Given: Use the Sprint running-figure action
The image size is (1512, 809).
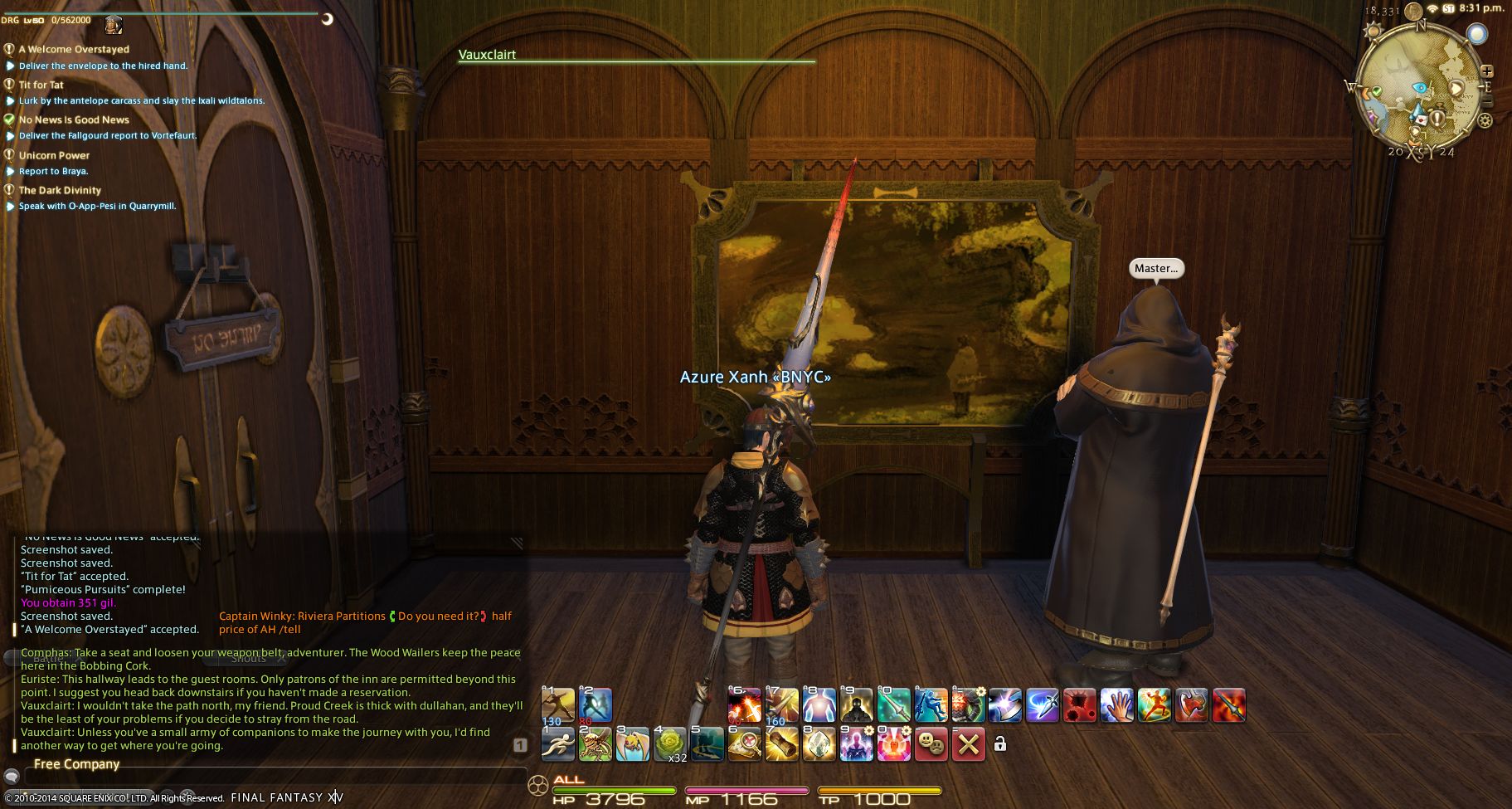Looking at the screenshot, I should point(558,744).
